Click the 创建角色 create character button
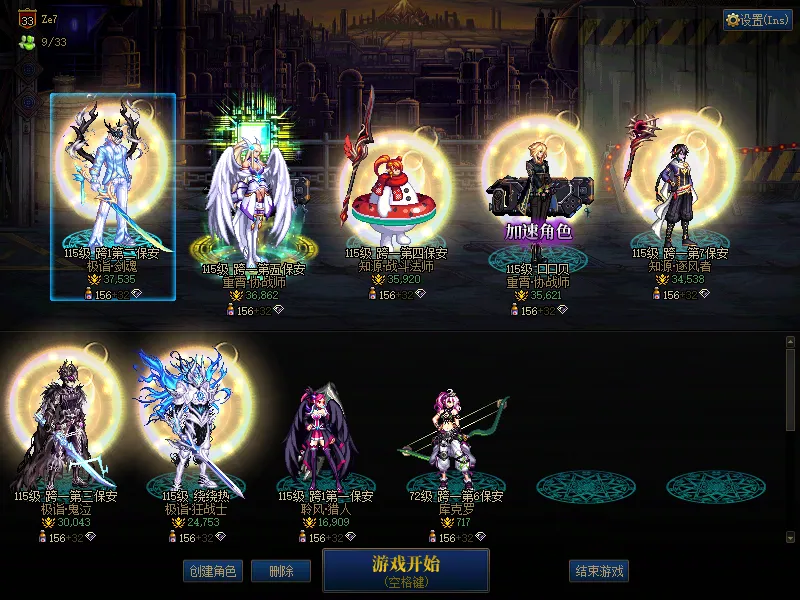The image size is (800, 600). coord(211,571)
